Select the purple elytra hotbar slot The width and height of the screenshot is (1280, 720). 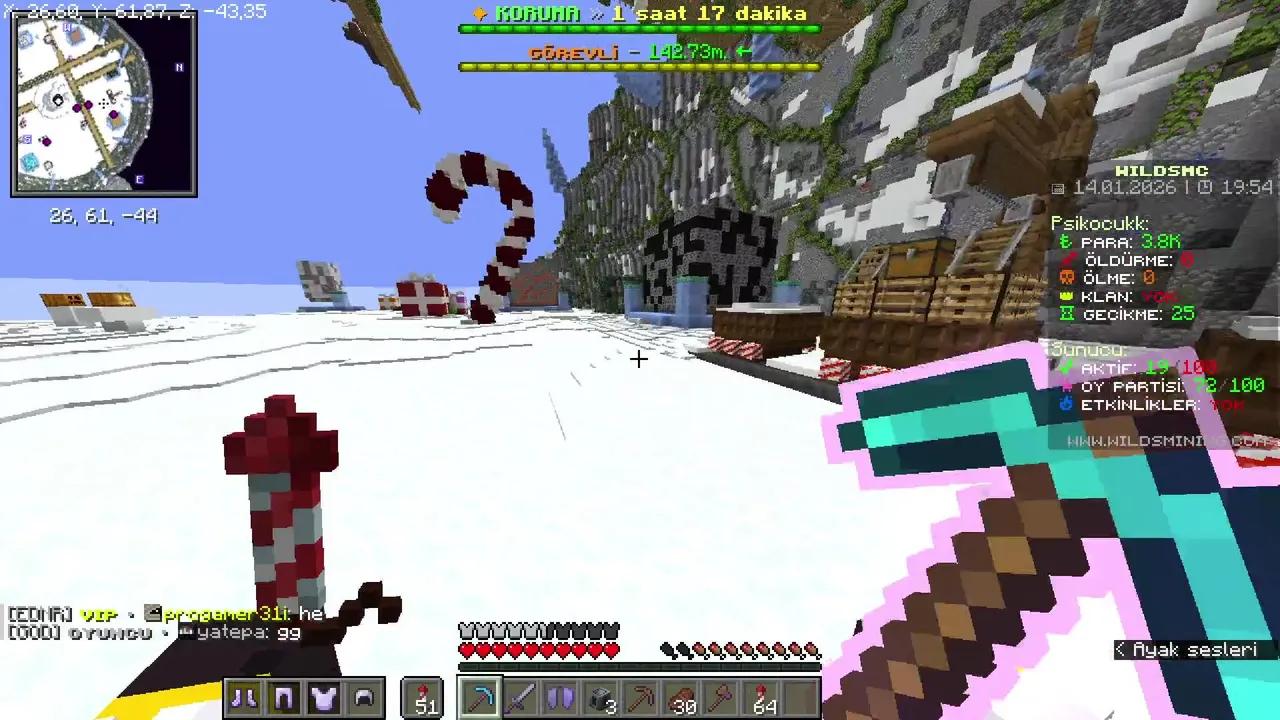pos(560,698)
